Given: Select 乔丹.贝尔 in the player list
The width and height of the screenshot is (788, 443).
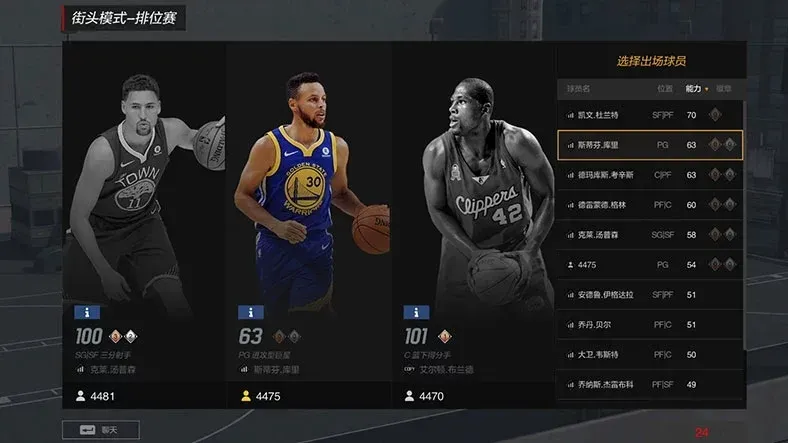Looking at the screenshot, I should pyautogui.click(x=650, y=325).
